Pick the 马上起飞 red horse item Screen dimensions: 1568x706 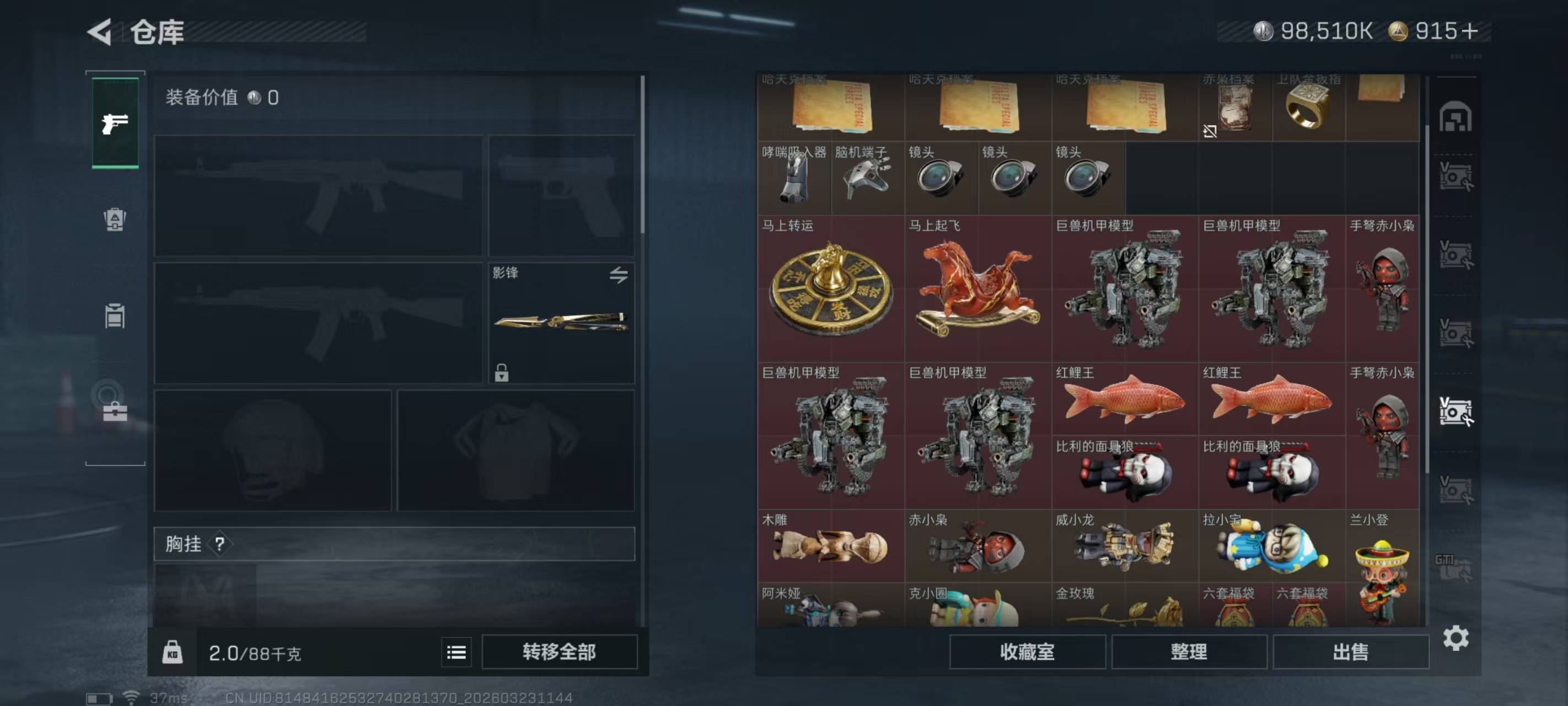978,287
